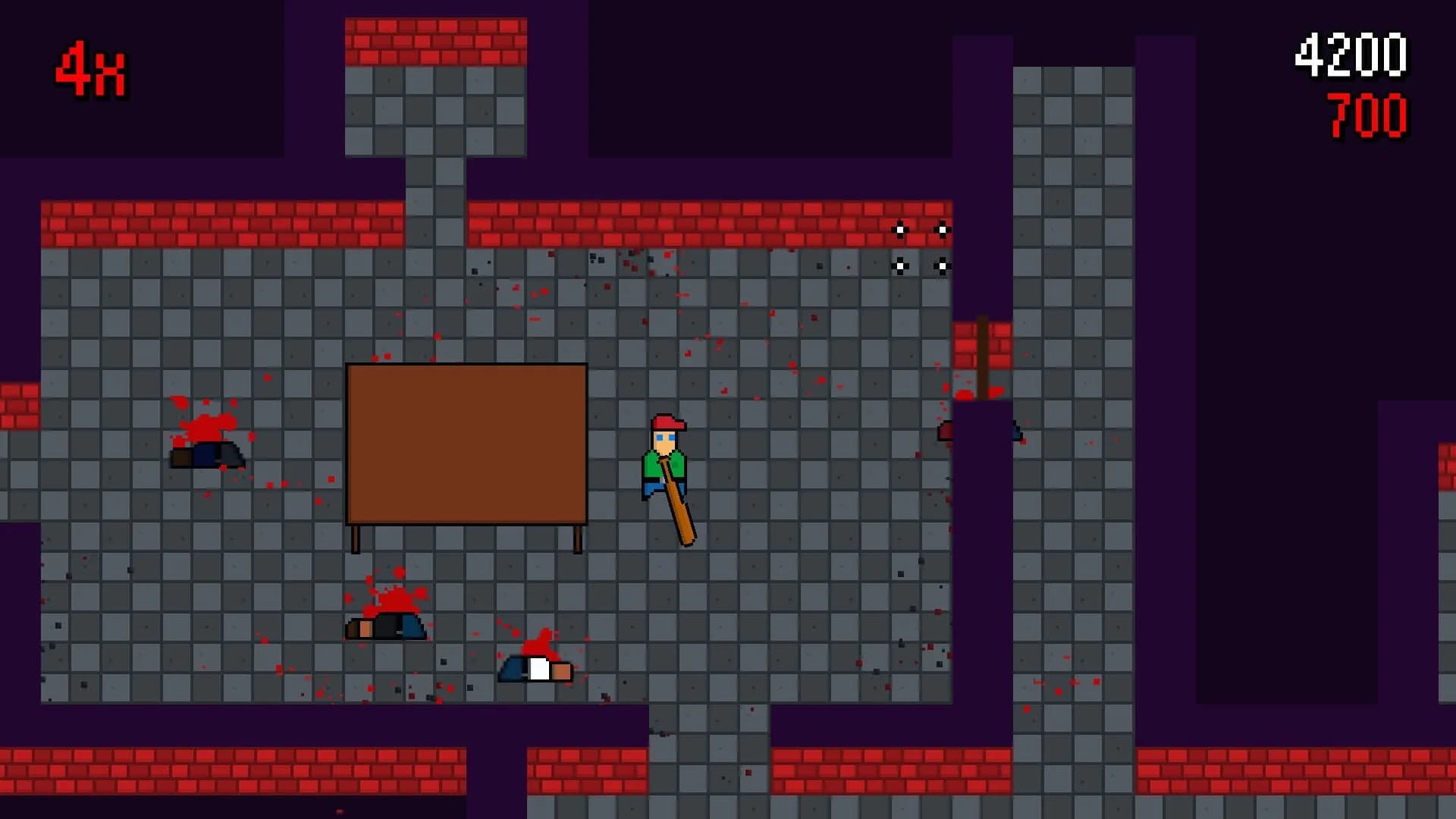Click the brown table in the room center
The image size is (1456, 819).
tap(466, 444)
